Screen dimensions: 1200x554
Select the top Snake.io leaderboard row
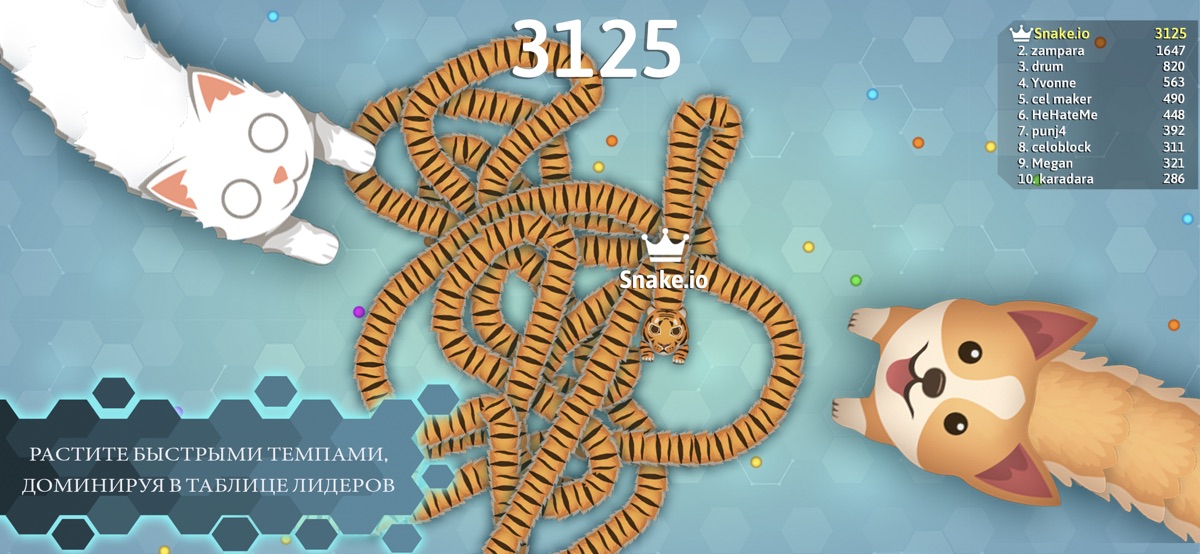tap(1100, 33)
